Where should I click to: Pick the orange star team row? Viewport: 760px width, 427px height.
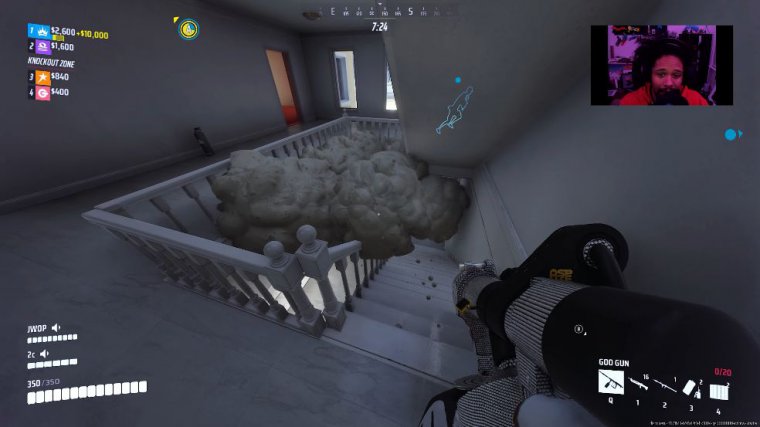click(43, 76)
